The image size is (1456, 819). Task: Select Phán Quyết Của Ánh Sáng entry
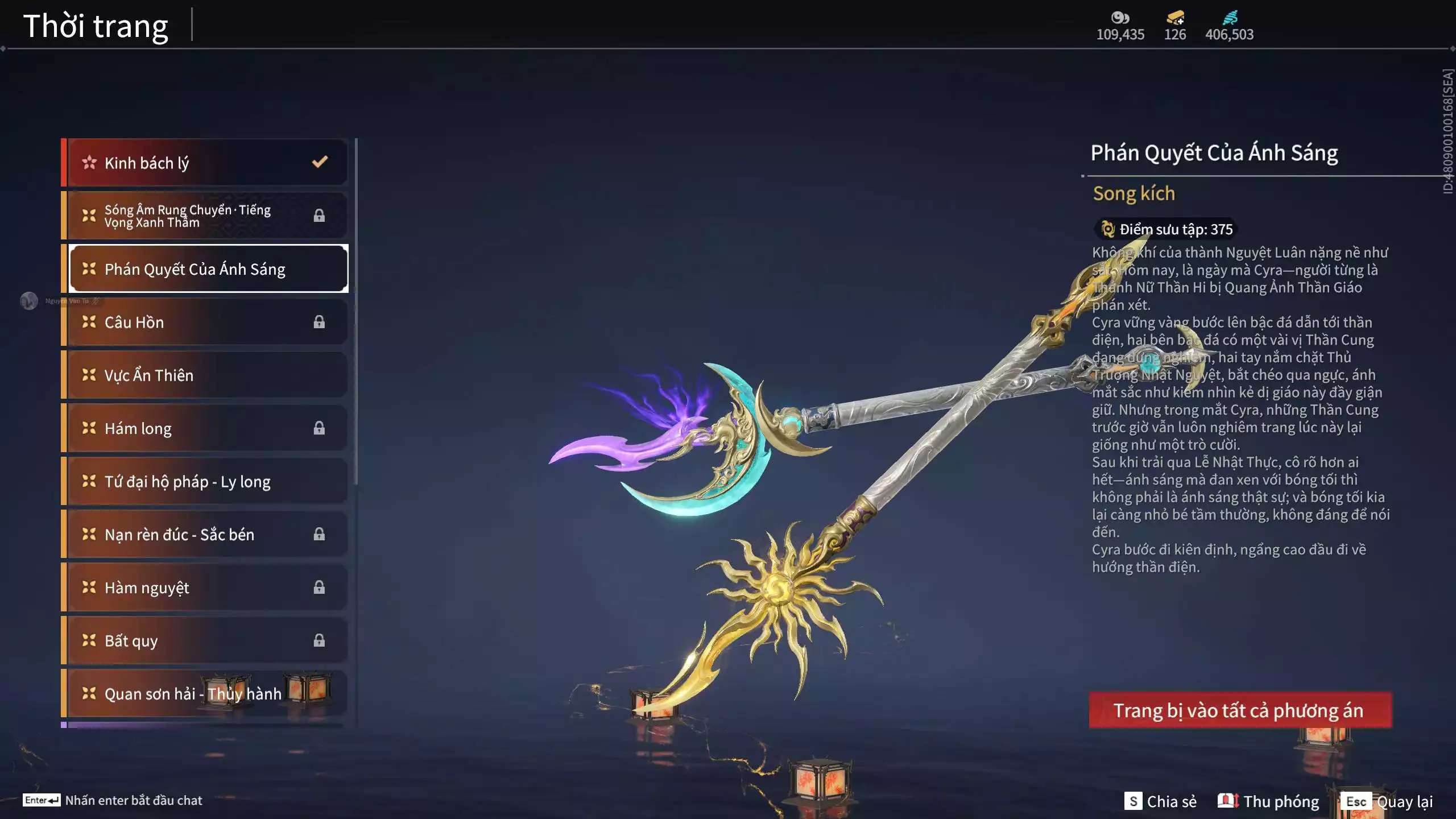tap(208, 269)
